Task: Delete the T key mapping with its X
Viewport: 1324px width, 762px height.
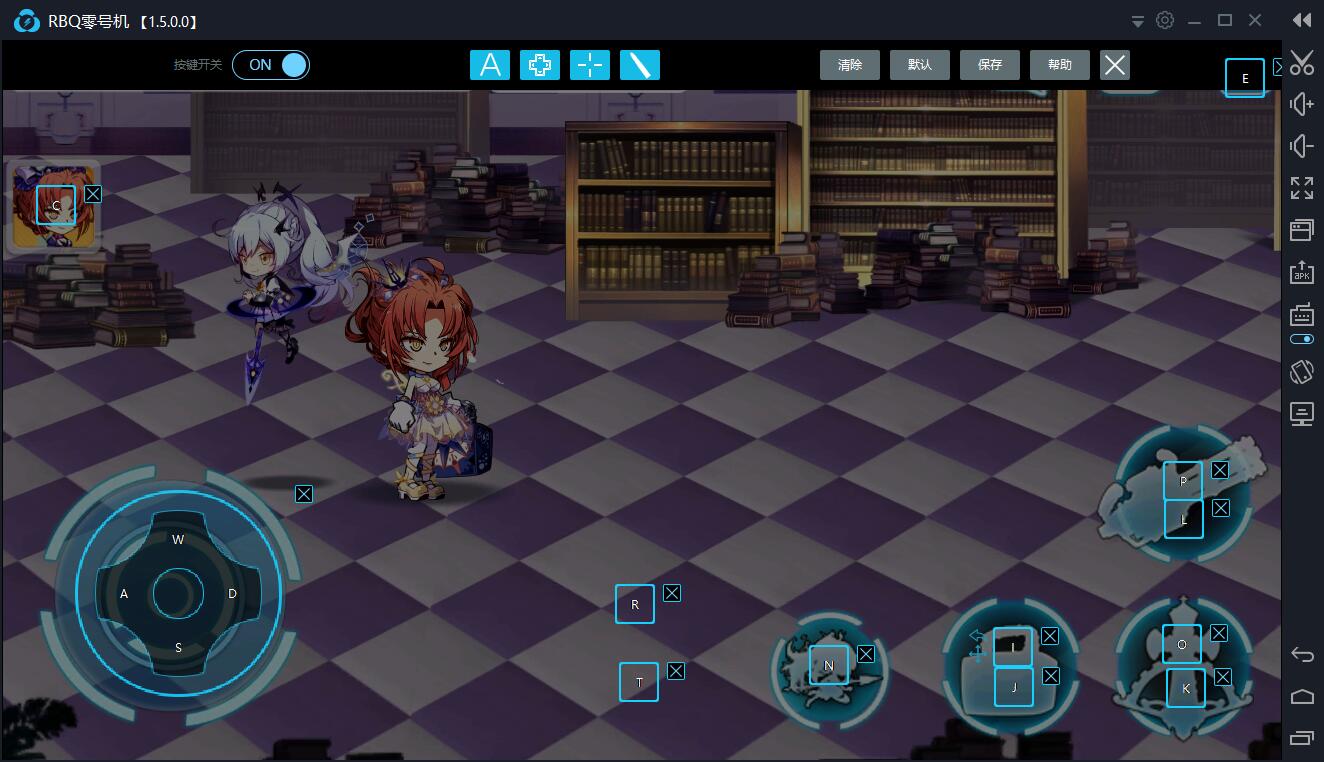Action: coord(676,671)
